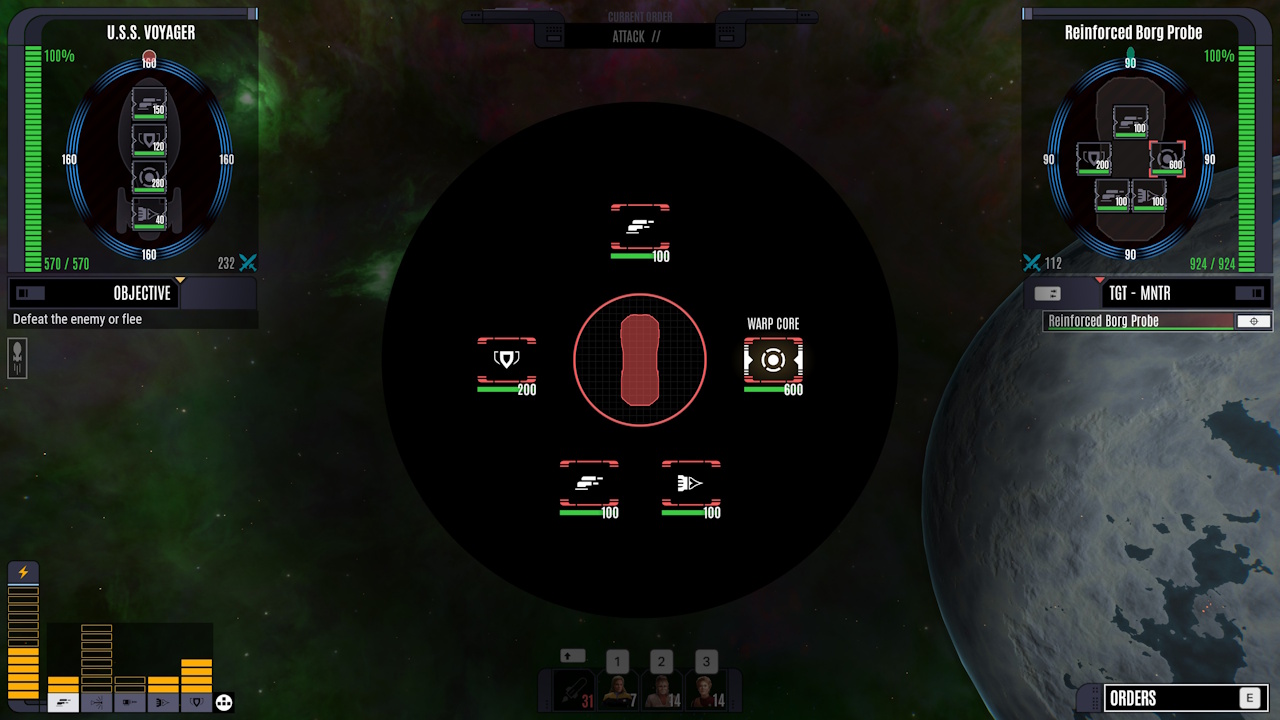Target the top engine subsystem on the wheel
1280x720 pixels.
pyautogui.click(x=640, y=228)
